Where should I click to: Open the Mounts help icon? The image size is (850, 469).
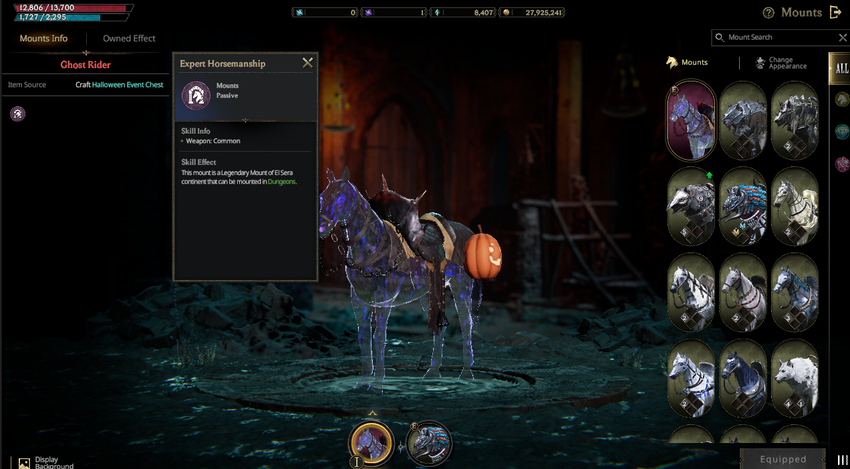click(768, 14)
